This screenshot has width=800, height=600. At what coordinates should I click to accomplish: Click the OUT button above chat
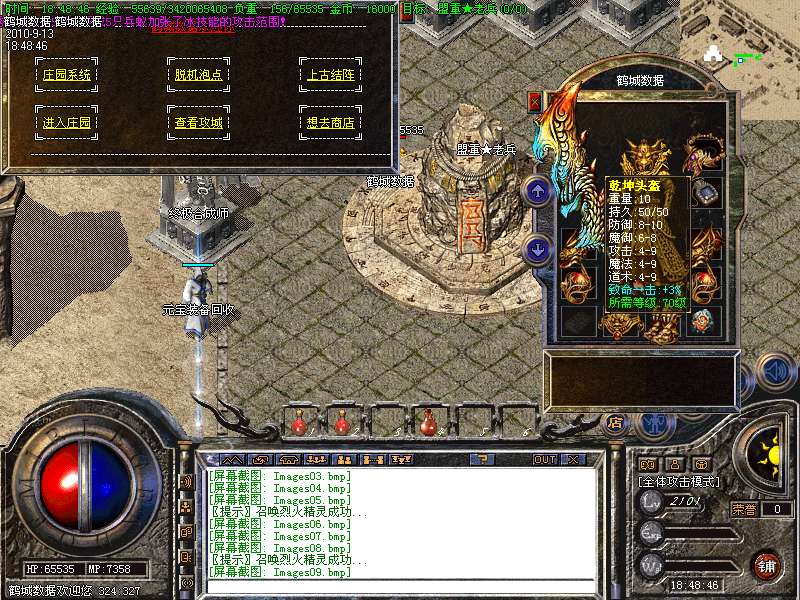pos(544,459)
